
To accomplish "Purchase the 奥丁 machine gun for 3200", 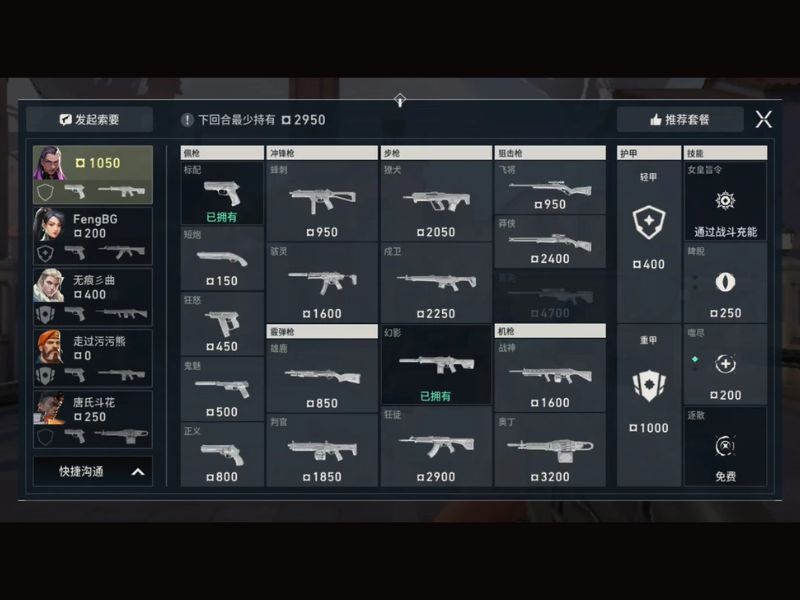I will pyautogui.click(x=550, y=450).
